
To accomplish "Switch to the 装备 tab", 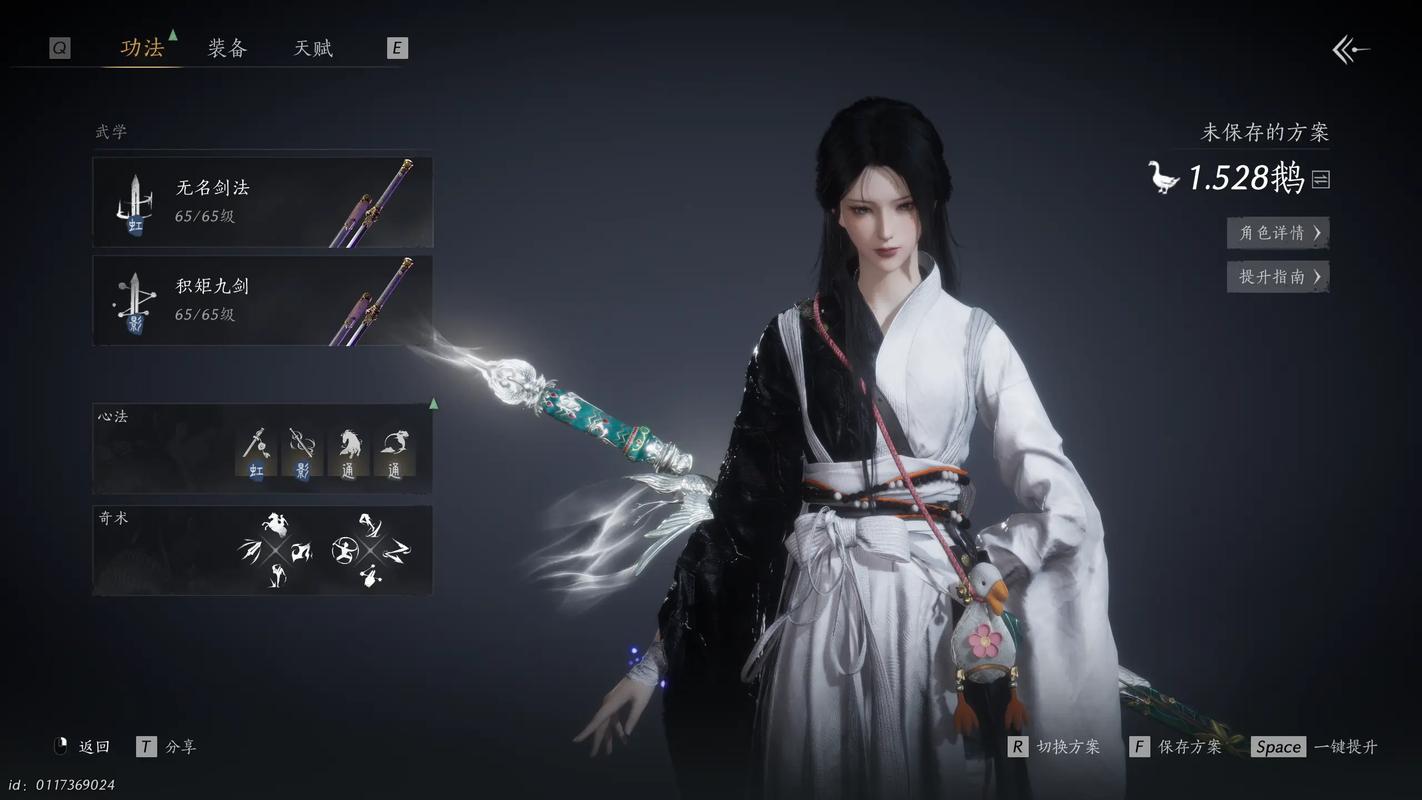I will (226, 47).
